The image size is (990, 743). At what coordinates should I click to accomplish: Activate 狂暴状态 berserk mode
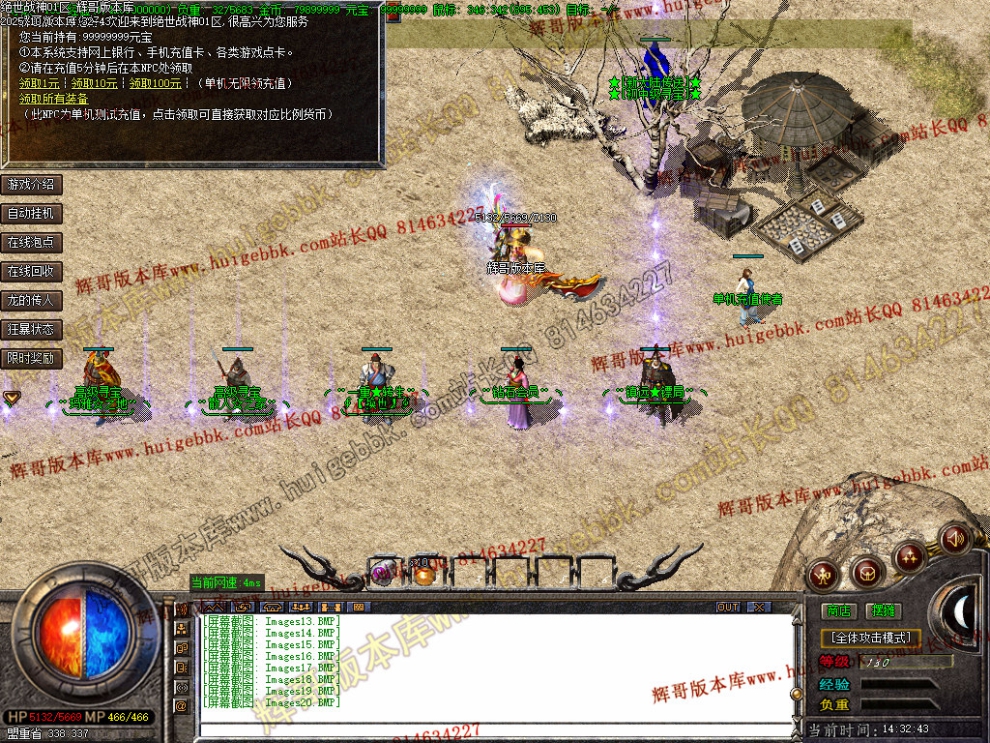(x=31, y=329)
